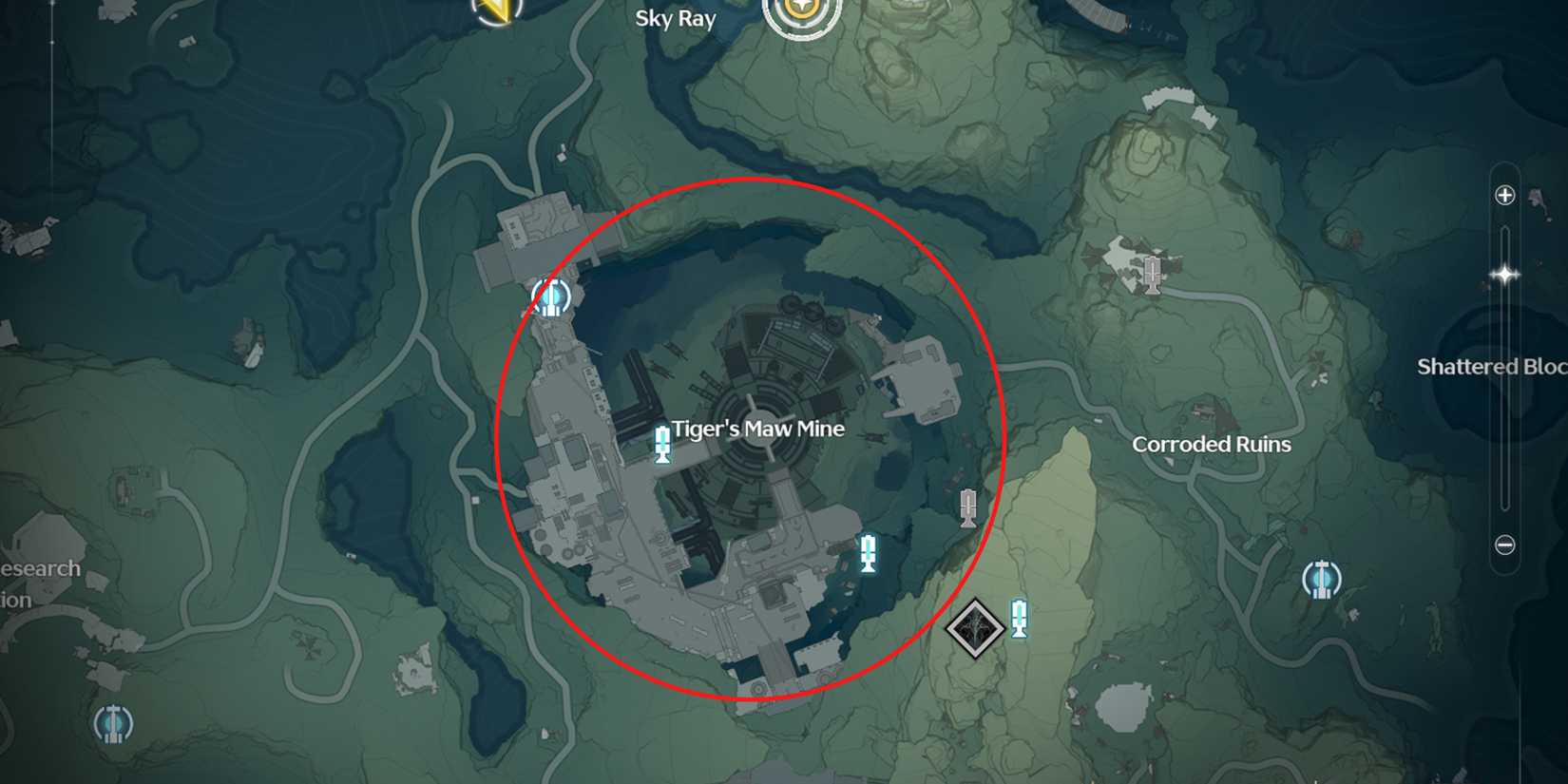The height and width of the screenshot is (784, 1568).
Task: Click the glowing beacon beside the Tacet Field diamond
Action: [x=1019, y=618]
